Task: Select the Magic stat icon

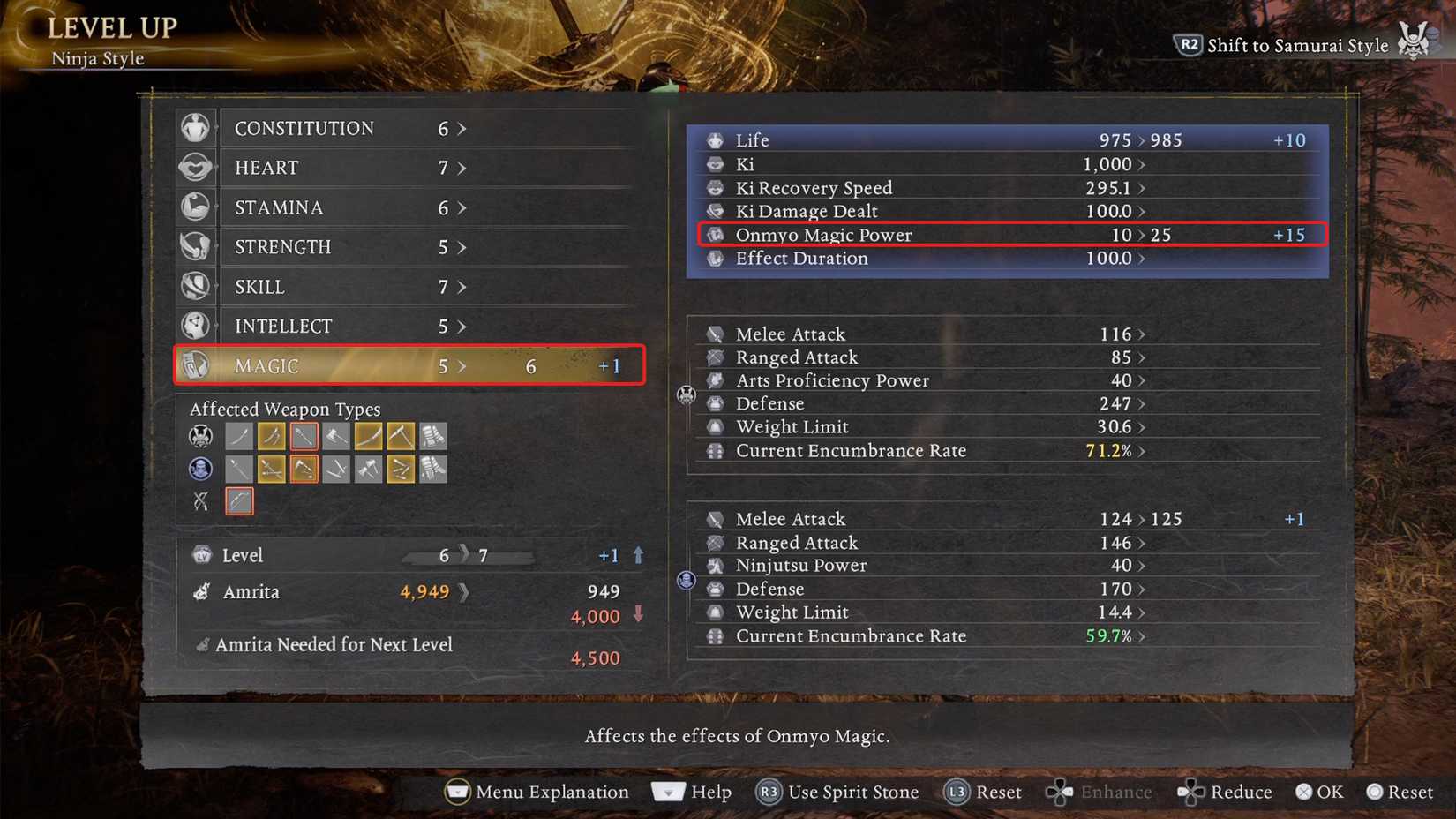Action: point(196,364)
